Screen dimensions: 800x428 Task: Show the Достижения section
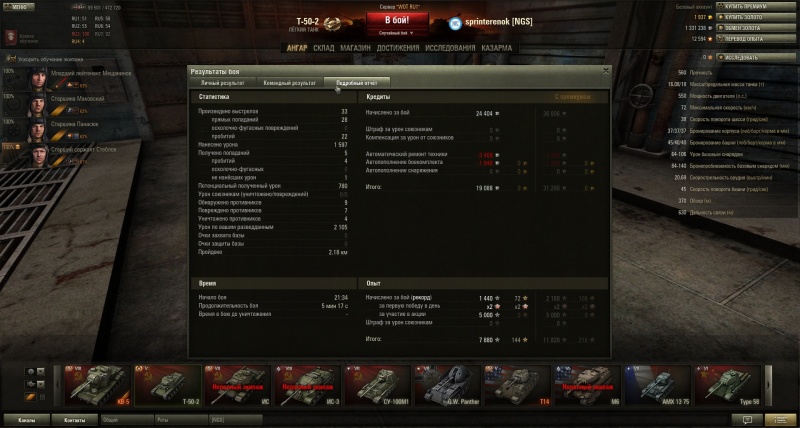point(398,46)
